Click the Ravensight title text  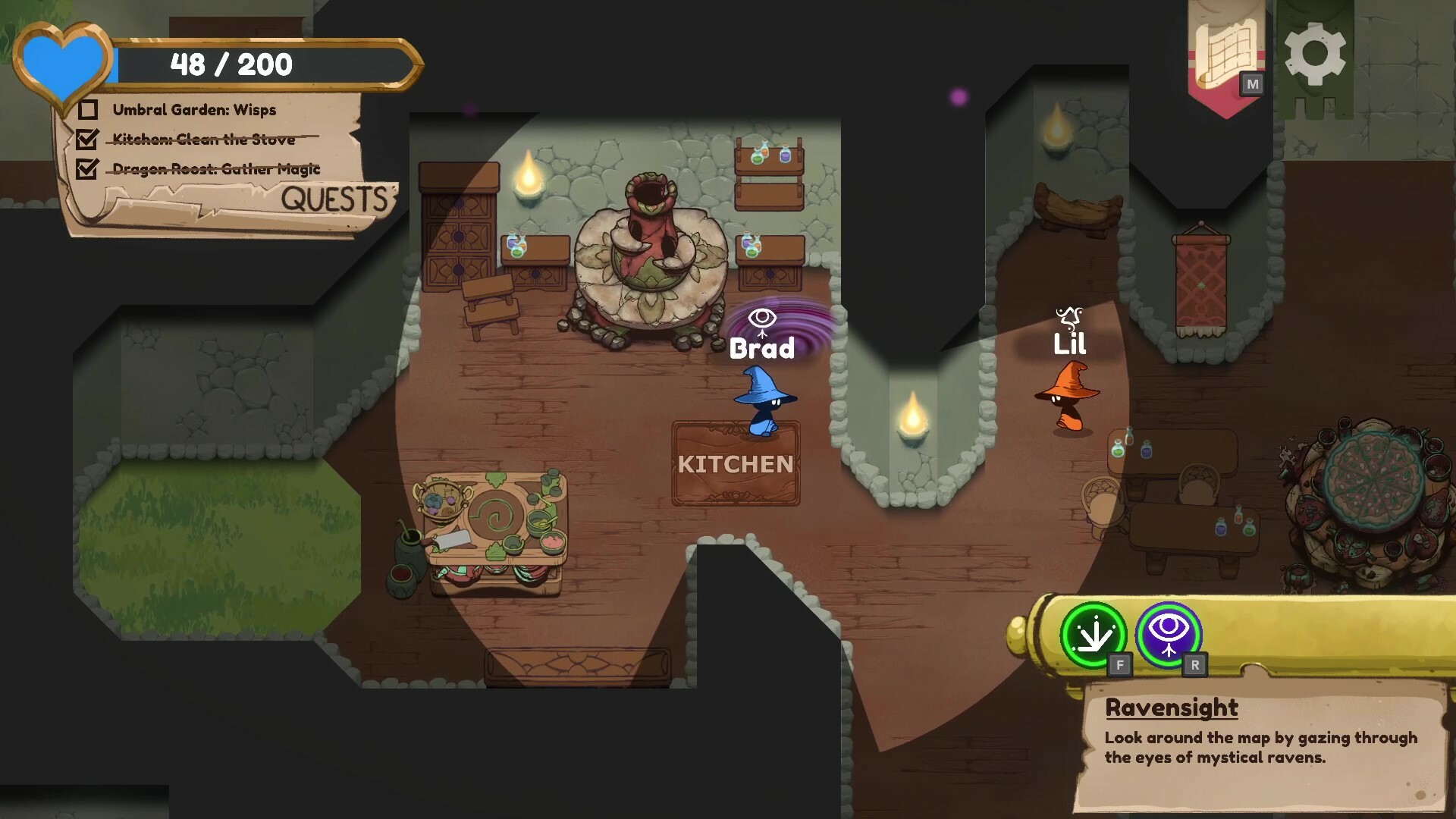tap(1172, 708)
